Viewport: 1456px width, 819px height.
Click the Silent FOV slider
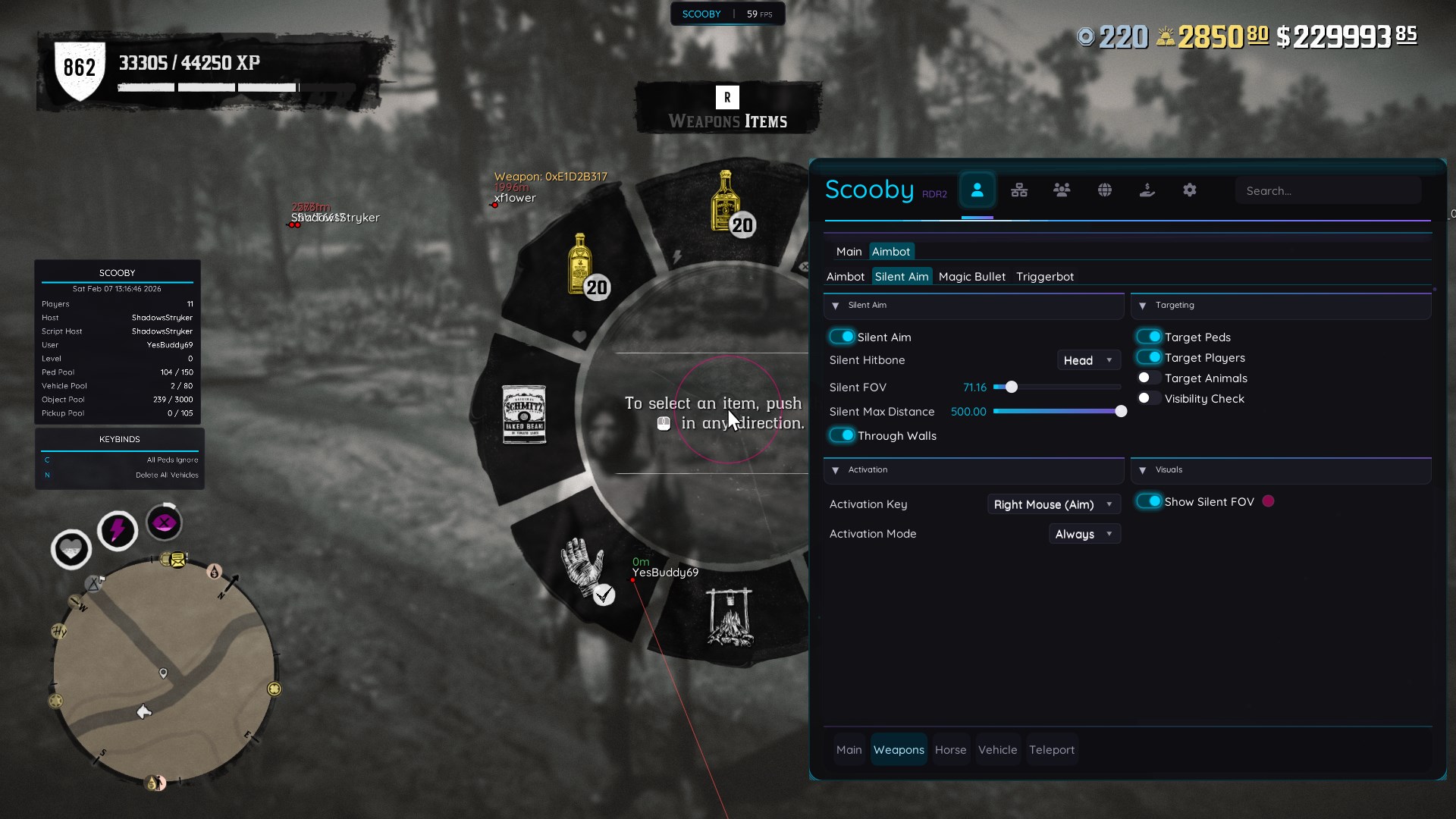pyautogui.click(x=1056, y=388)
